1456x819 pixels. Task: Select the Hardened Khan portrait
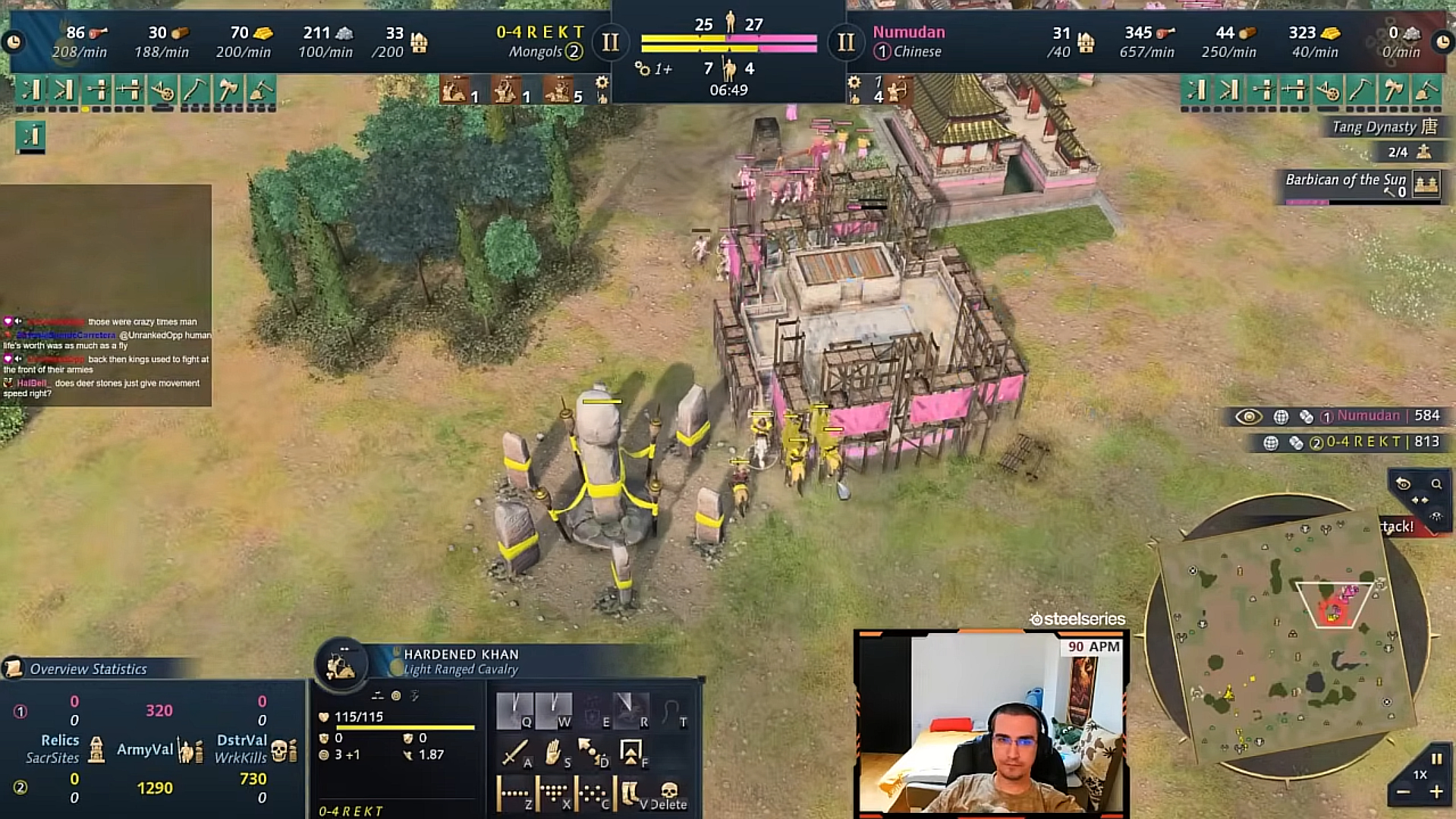click(x=341, y=664)
